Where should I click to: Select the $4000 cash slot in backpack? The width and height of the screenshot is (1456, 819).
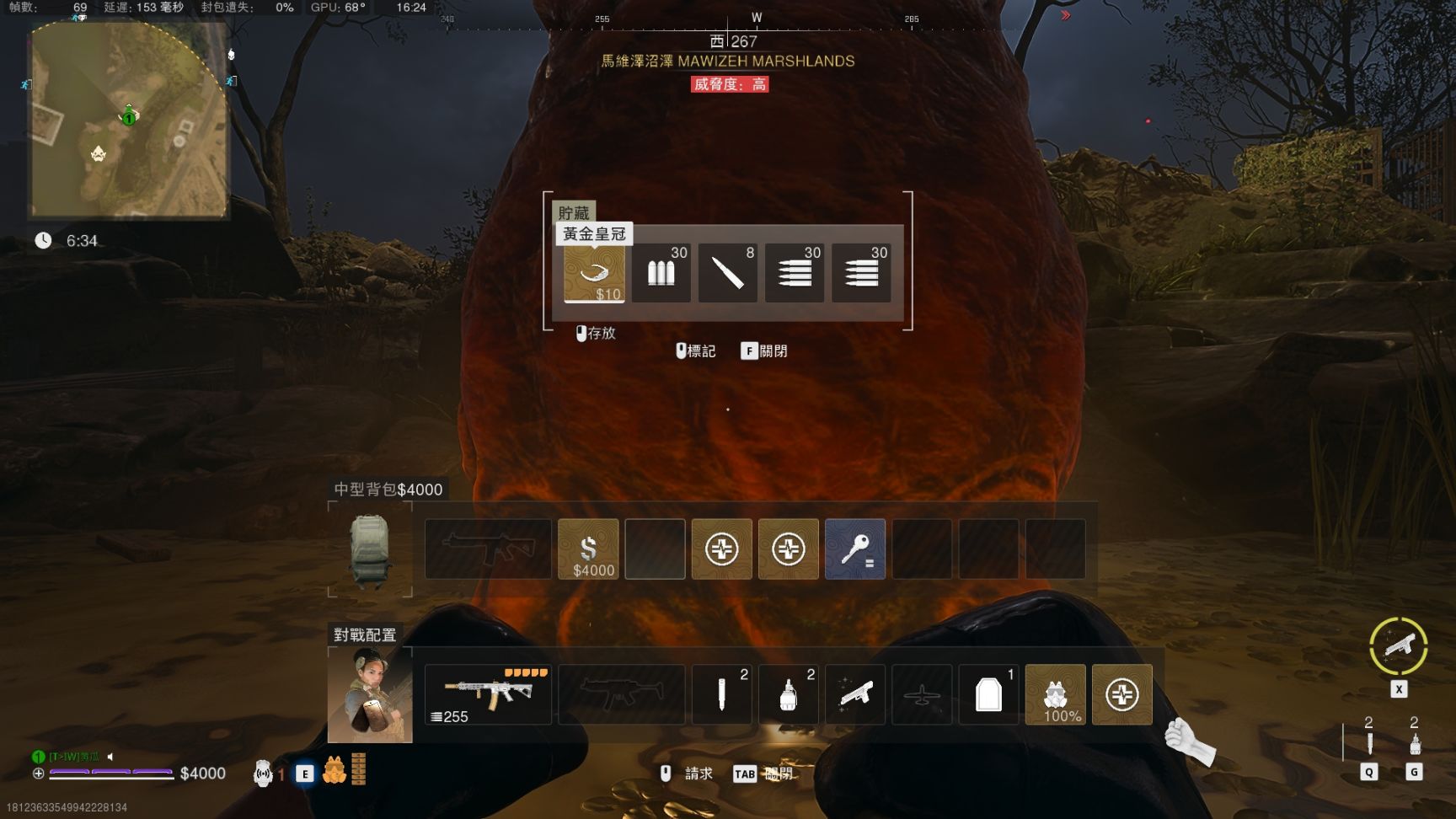[x=588, y=549]
